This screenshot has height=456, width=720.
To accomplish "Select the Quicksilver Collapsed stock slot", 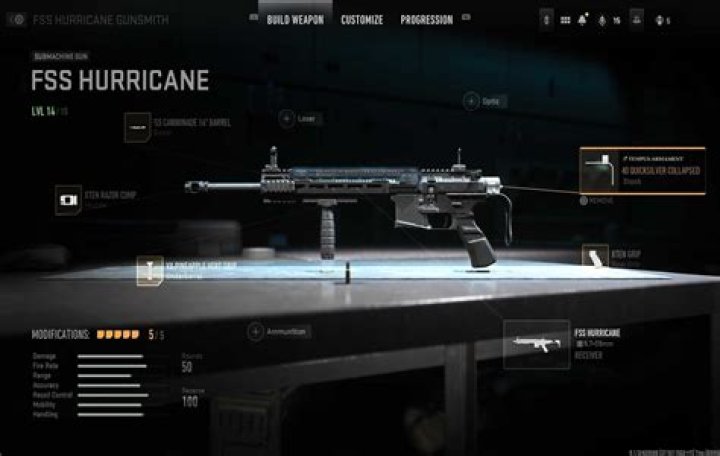I will pos(643,169).
